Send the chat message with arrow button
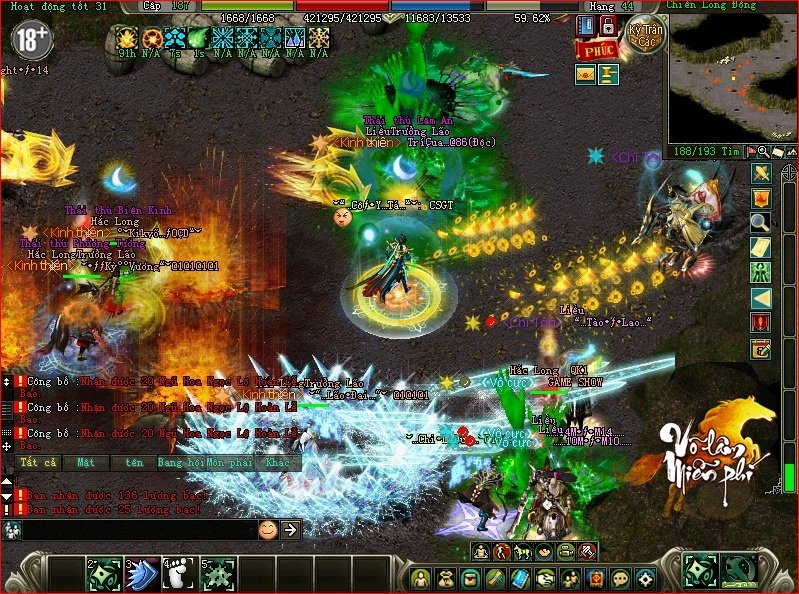 [290, 530]
